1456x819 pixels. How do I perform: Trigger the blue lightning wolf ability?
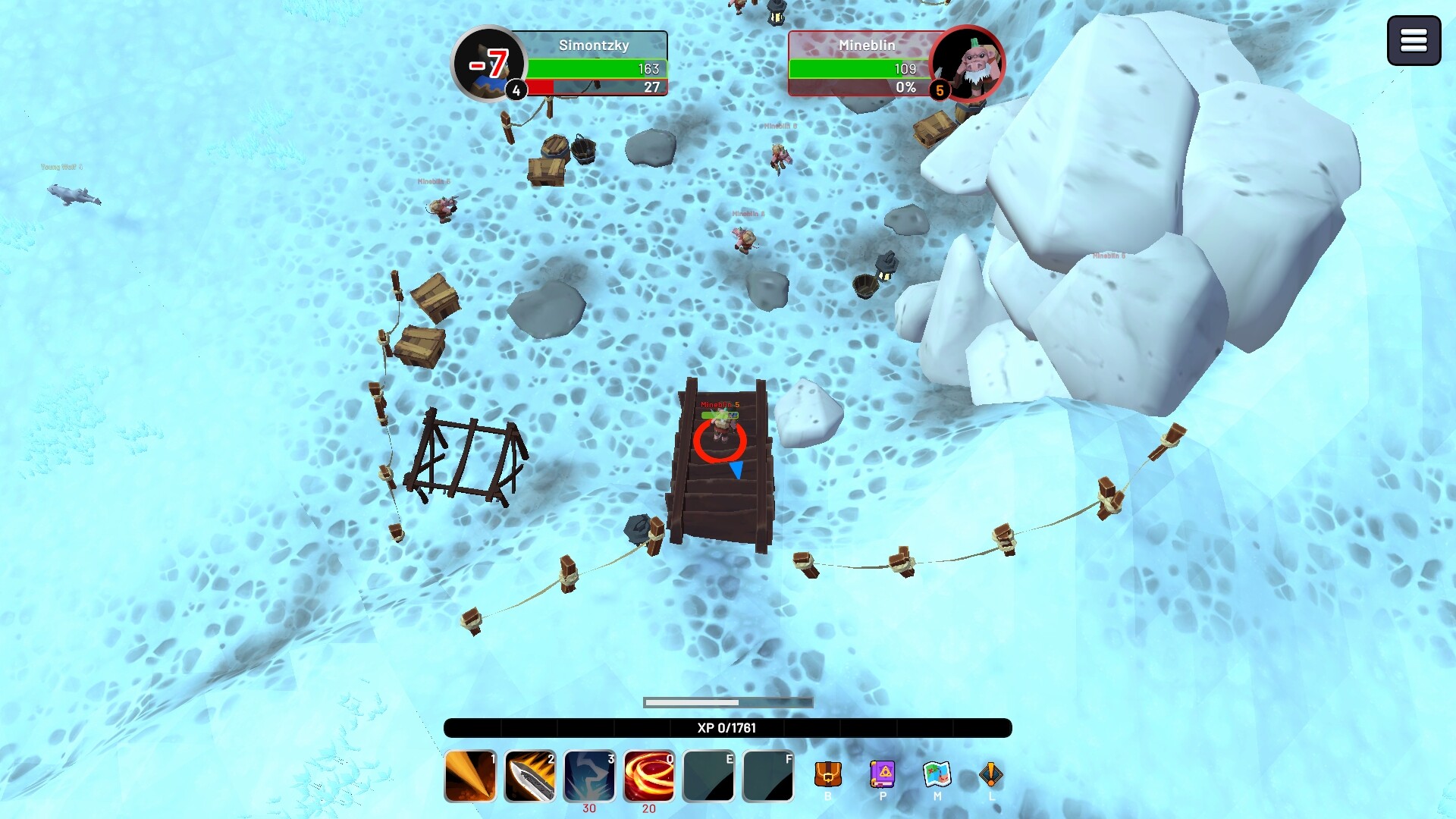[589, 776]
